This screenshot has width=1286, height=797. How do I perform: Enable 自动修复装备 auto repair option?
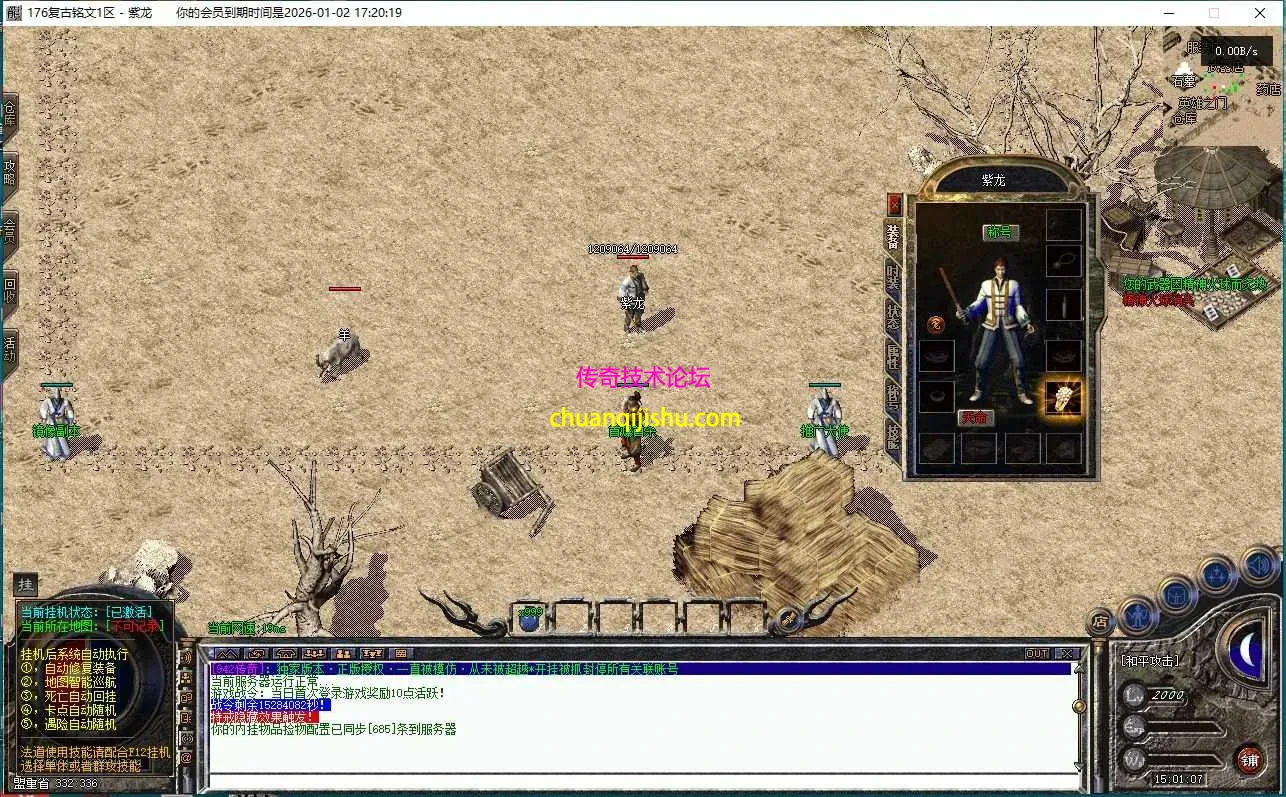(x=82, y=668)
